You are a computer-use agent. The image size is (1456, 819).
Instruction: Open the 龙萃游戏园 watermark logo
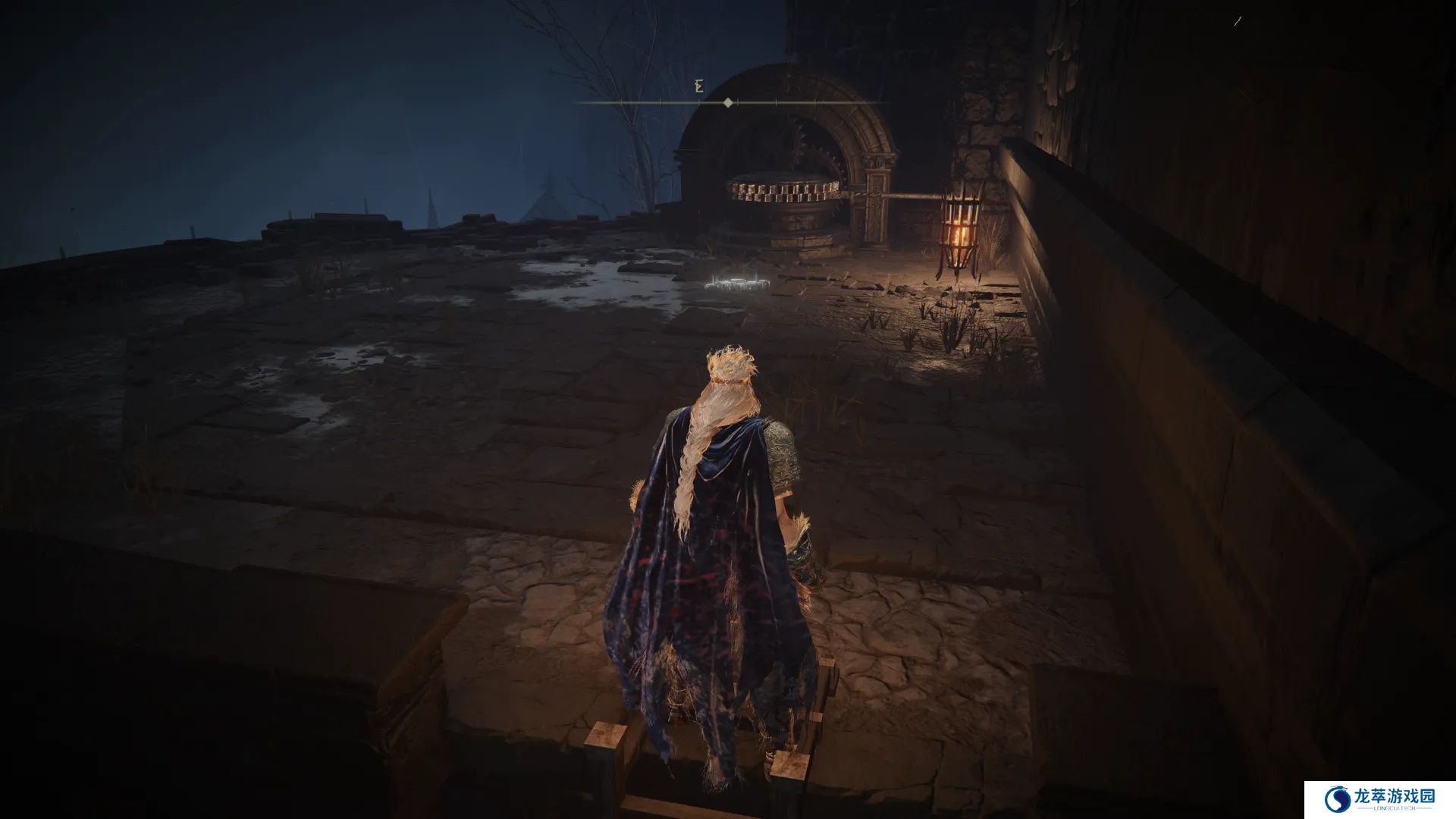pos(1379,799)
